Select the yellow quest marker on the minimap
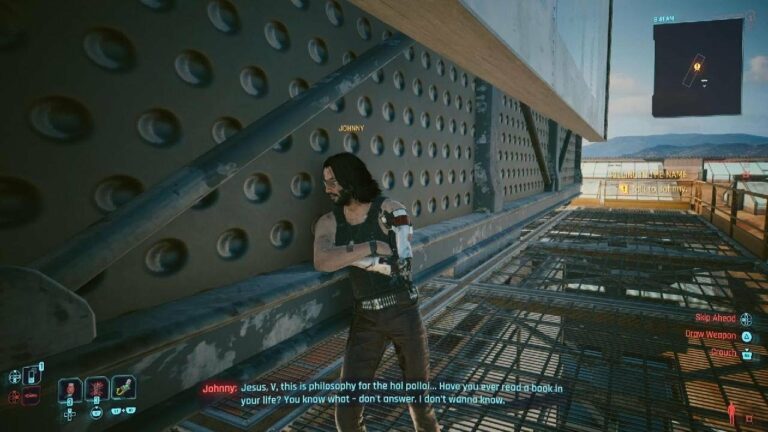 [x=696, y=67]
